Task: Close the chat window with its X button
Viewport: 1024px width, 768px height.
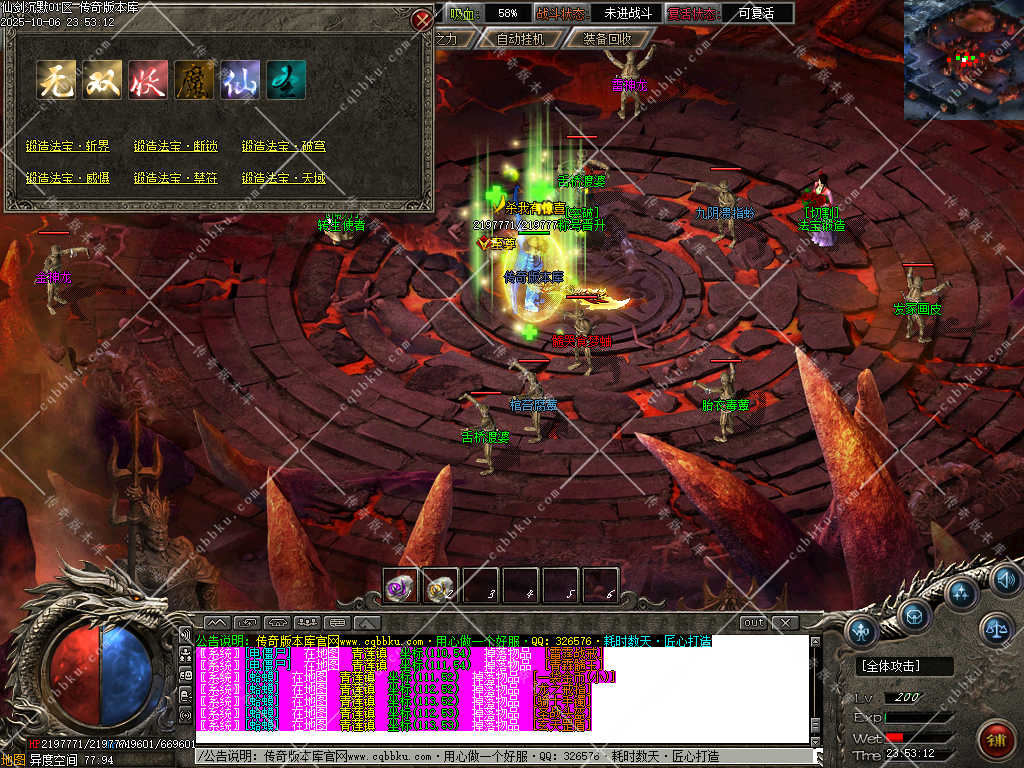Action: click(785, 623)
